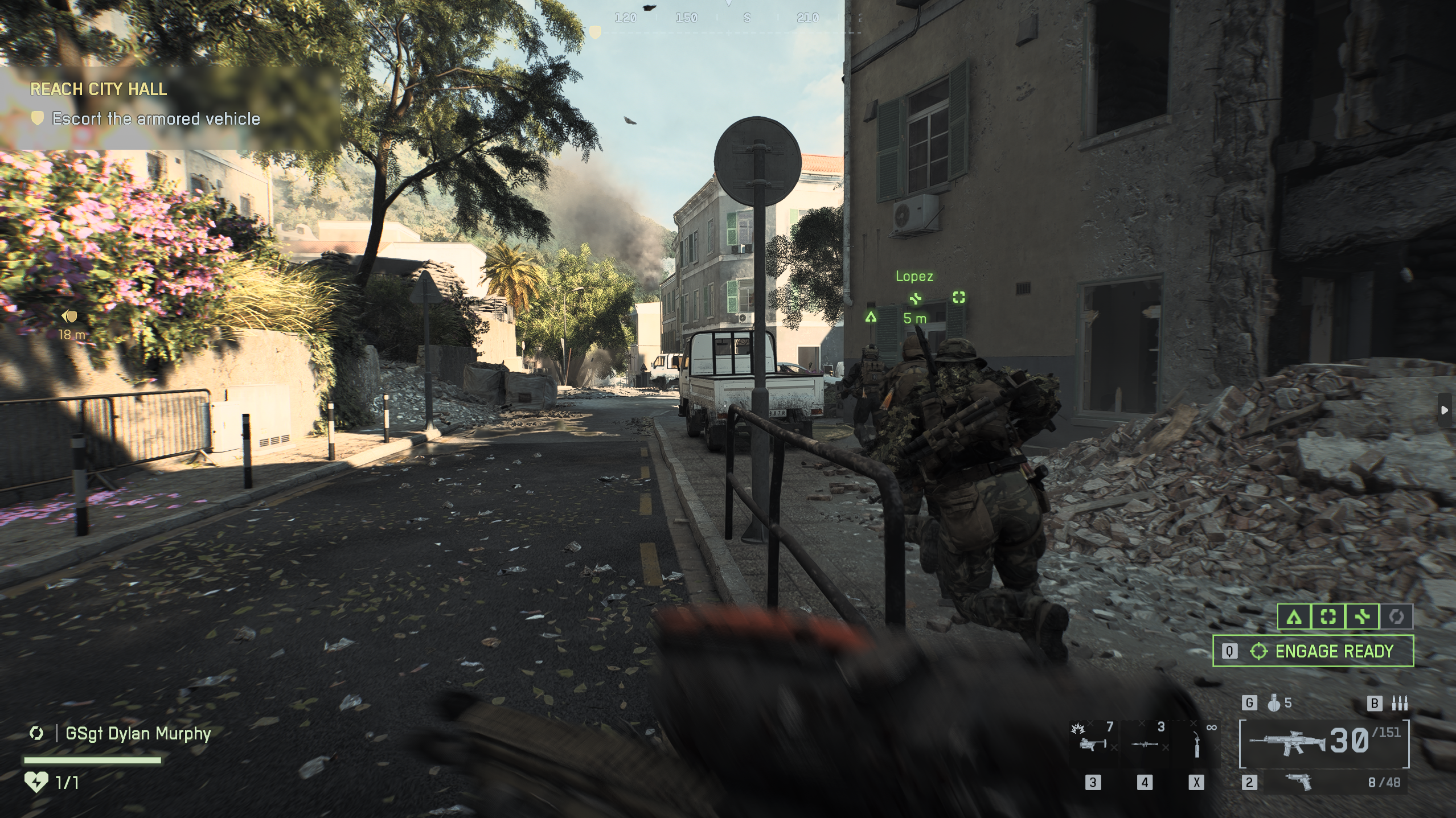Select the green crossed squad member icon

[x=1362, y=617]
